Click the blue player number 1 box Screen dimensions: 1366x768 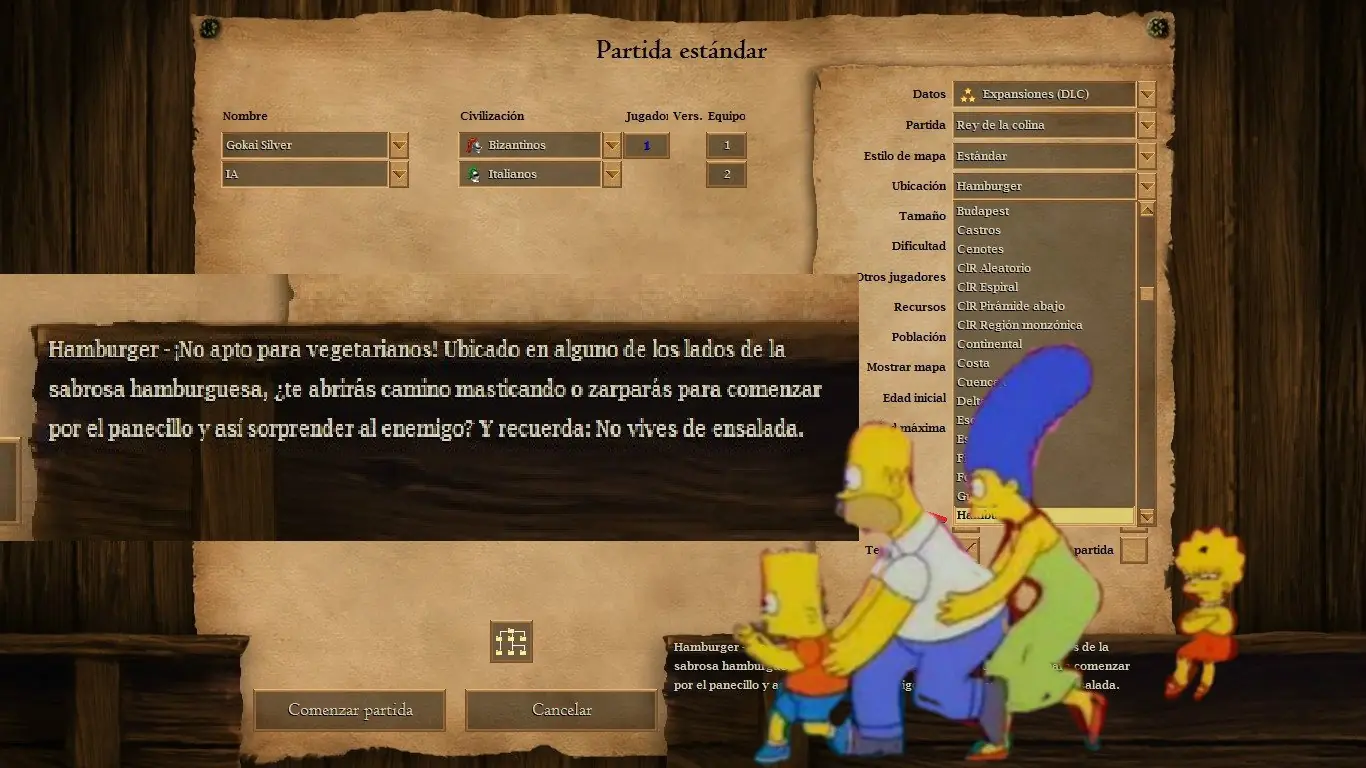(646, 145)
